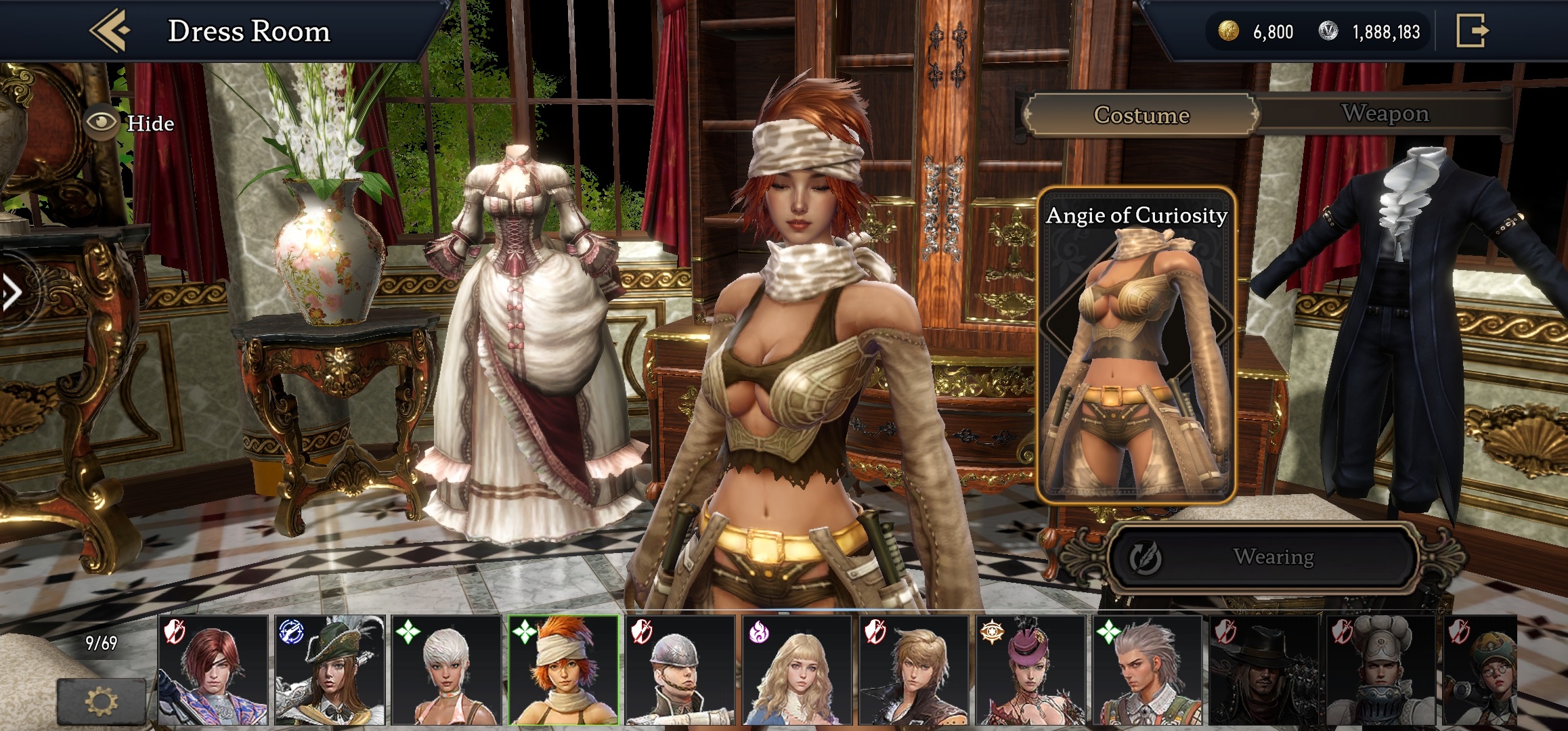Viewport: 1568px width, 731px height.
Task: Pick the white short-haired hero portrait
Action: tap(447, 670)
